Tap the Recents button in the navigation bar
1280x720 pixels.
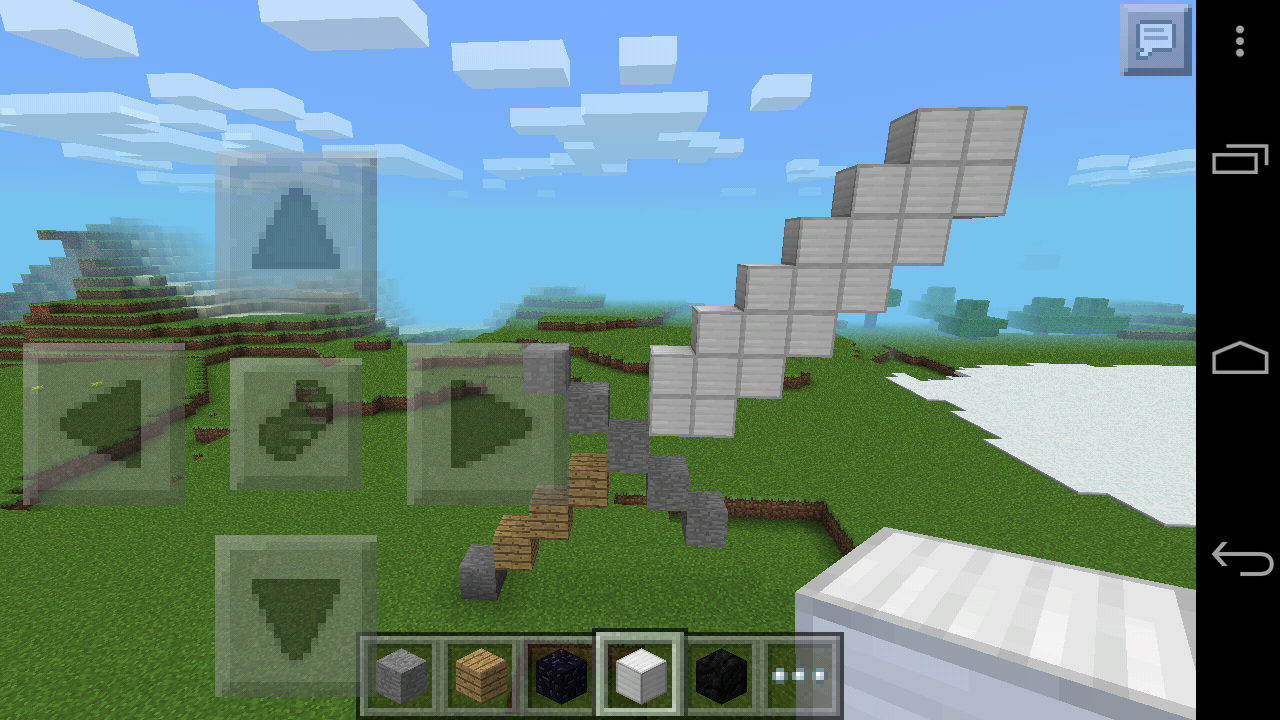coord(1239,158)
